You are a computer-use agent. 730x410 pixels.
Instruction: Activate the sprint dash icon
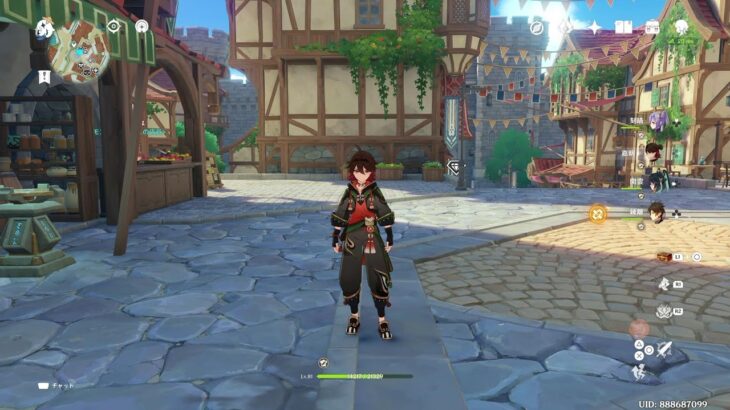639,371
